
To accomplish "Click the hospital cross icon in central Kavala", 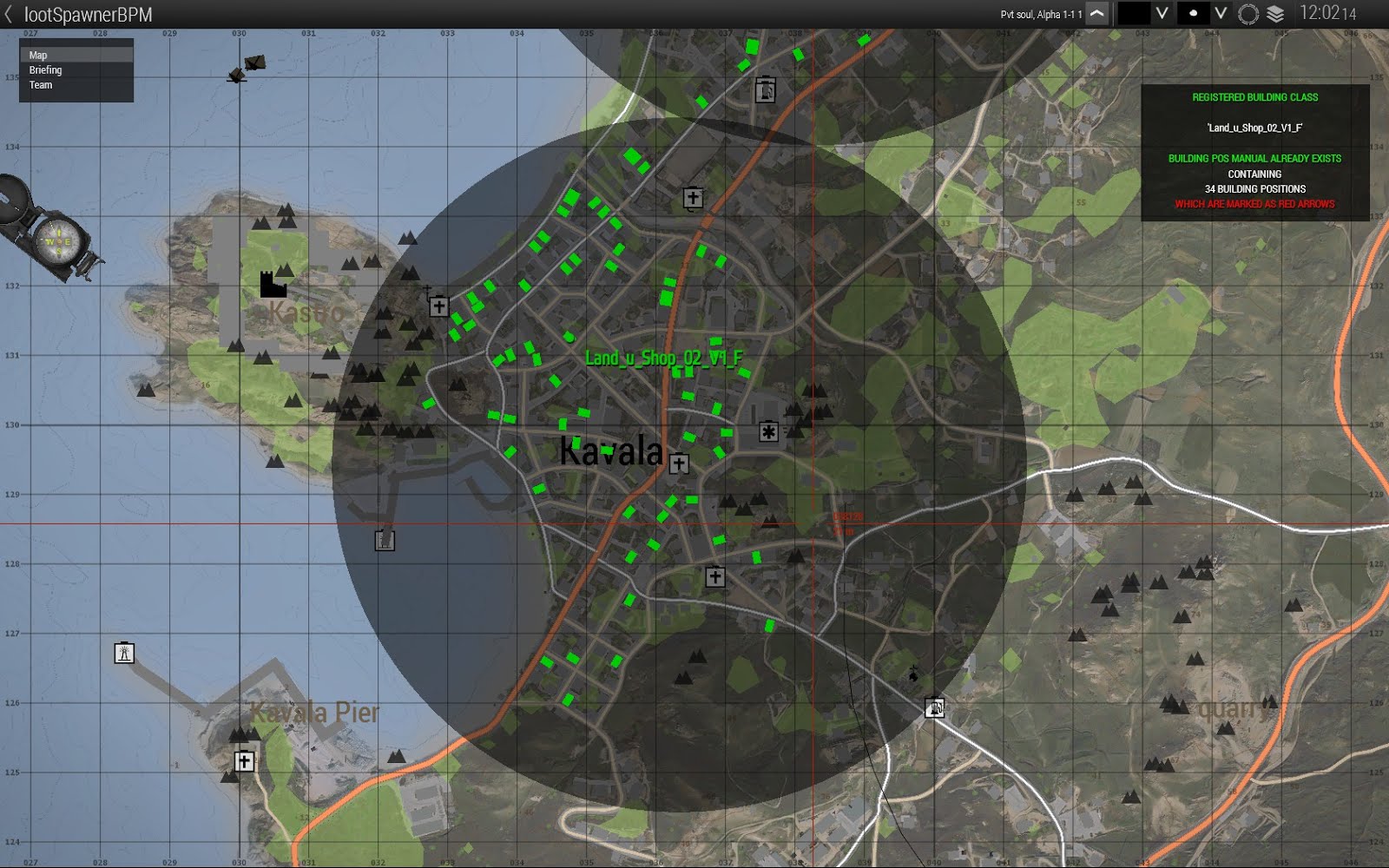I will pos(767,431).
